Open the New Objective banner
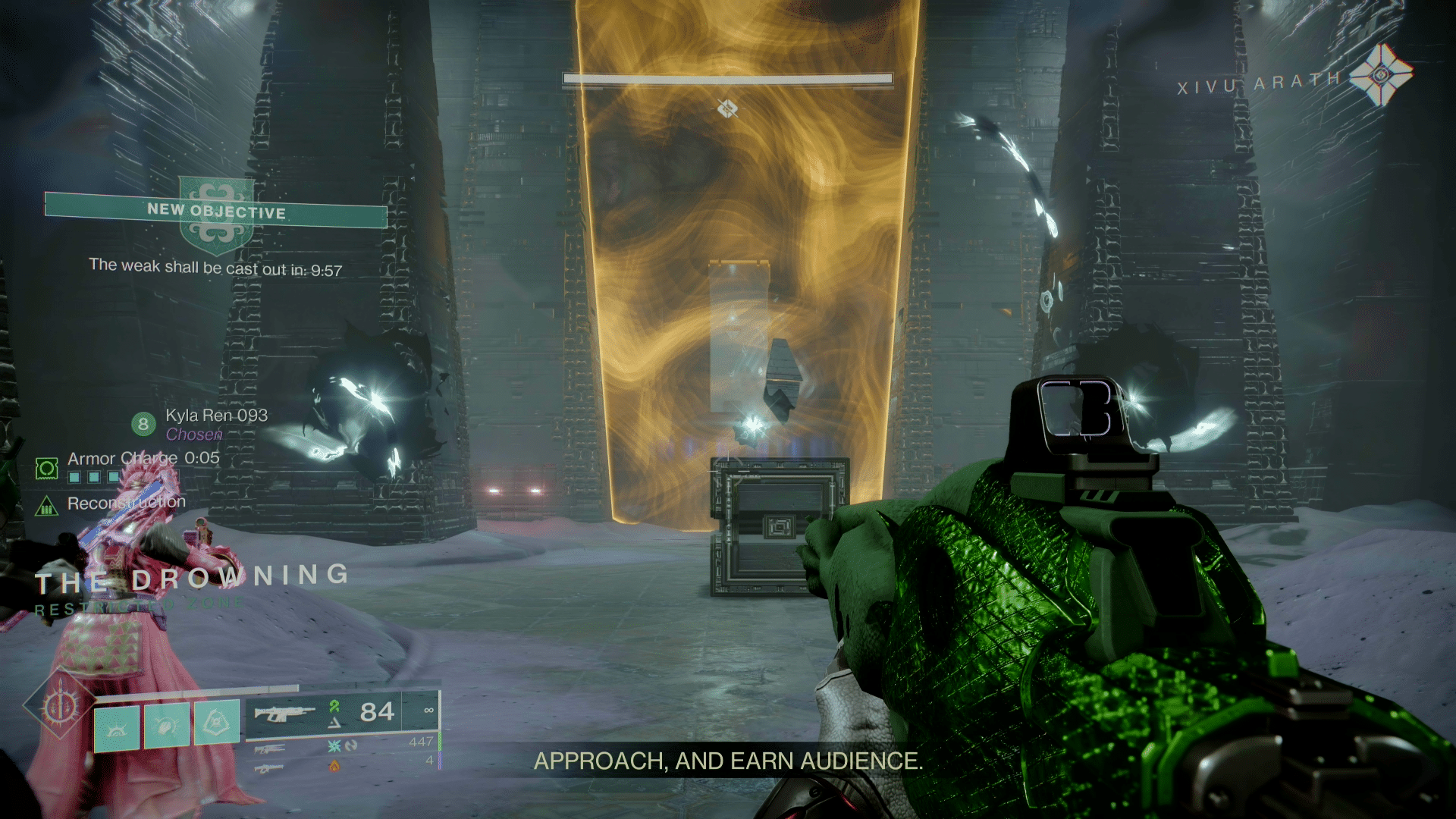This screenshot has height=819, width=1456. (216, 212)
